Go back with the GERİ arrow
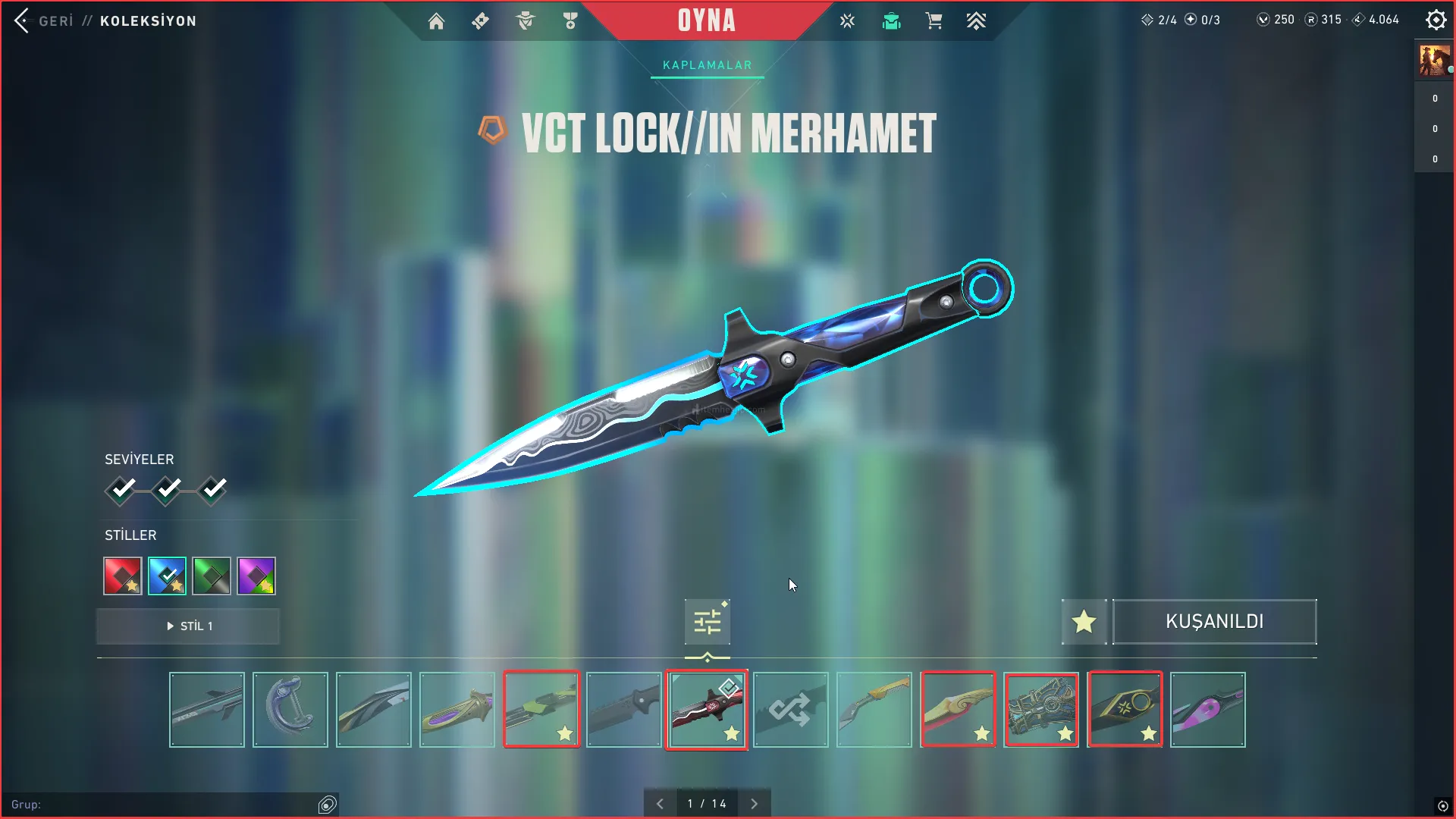The width and height of the screenshot is (1456, 819). coord(22,20)
